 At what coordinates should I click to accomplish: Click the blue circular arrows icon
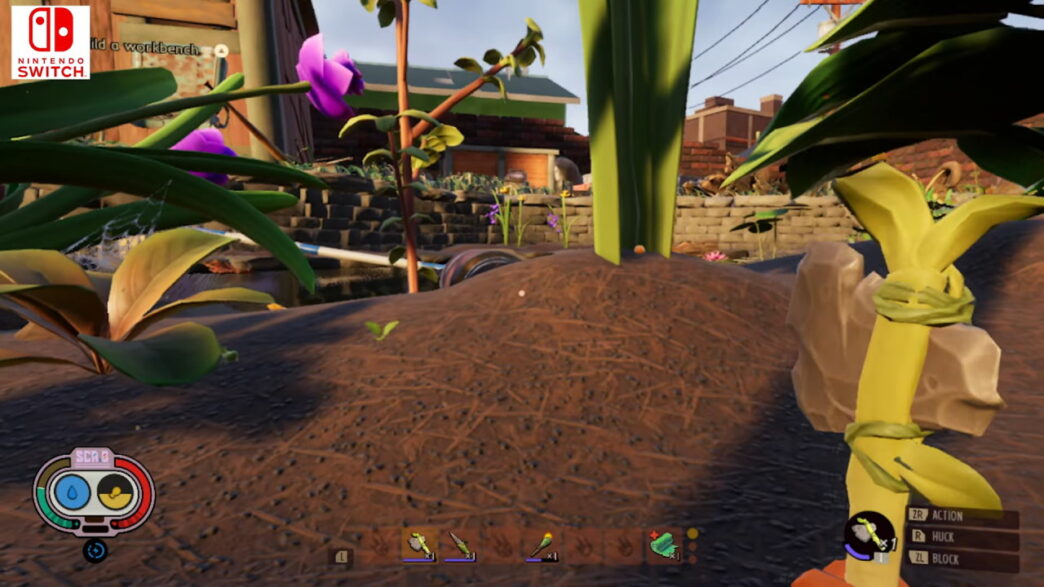click(x=95, y=549)
